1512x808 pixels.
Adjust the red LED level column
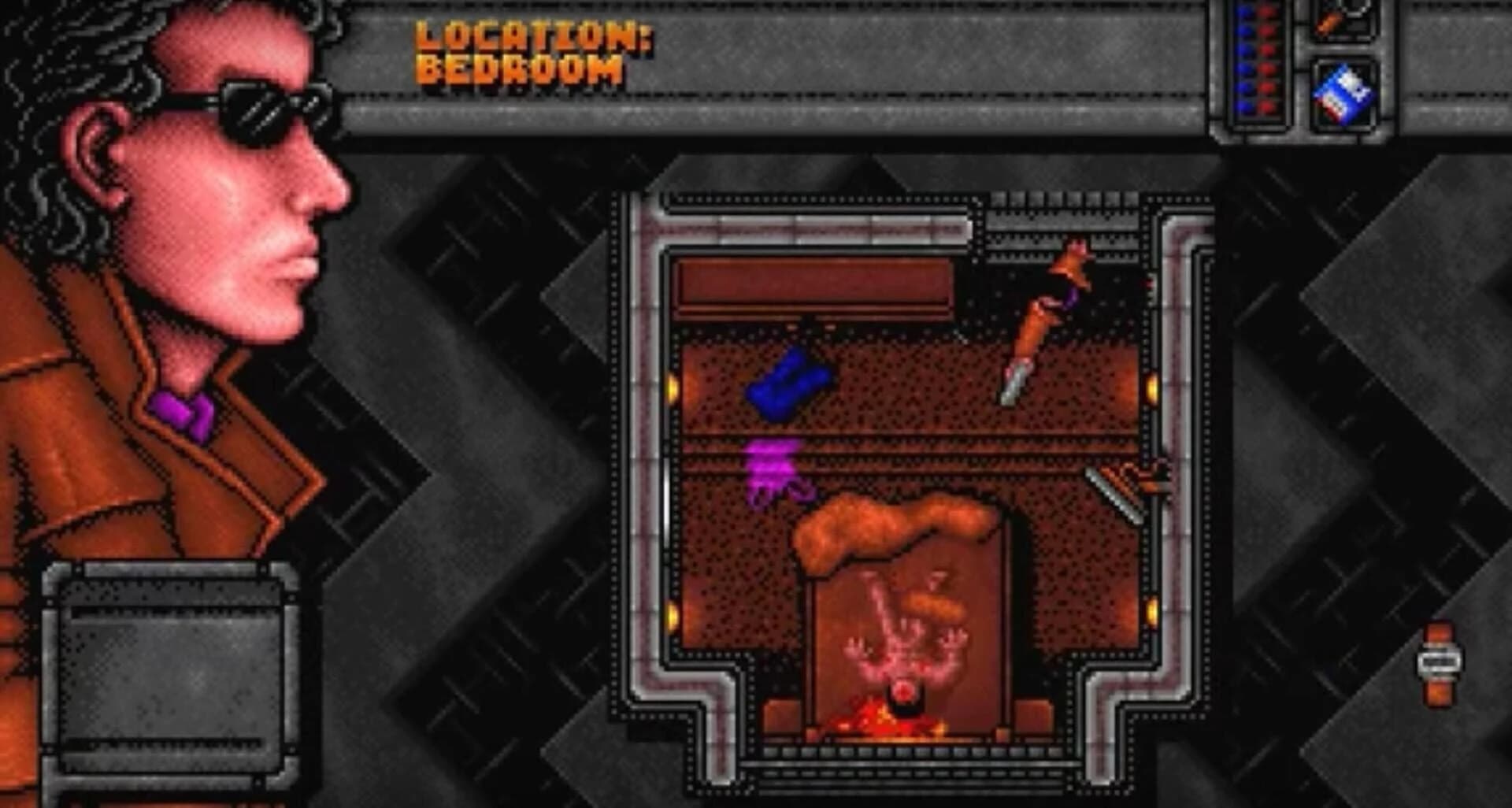point(1266,59)
